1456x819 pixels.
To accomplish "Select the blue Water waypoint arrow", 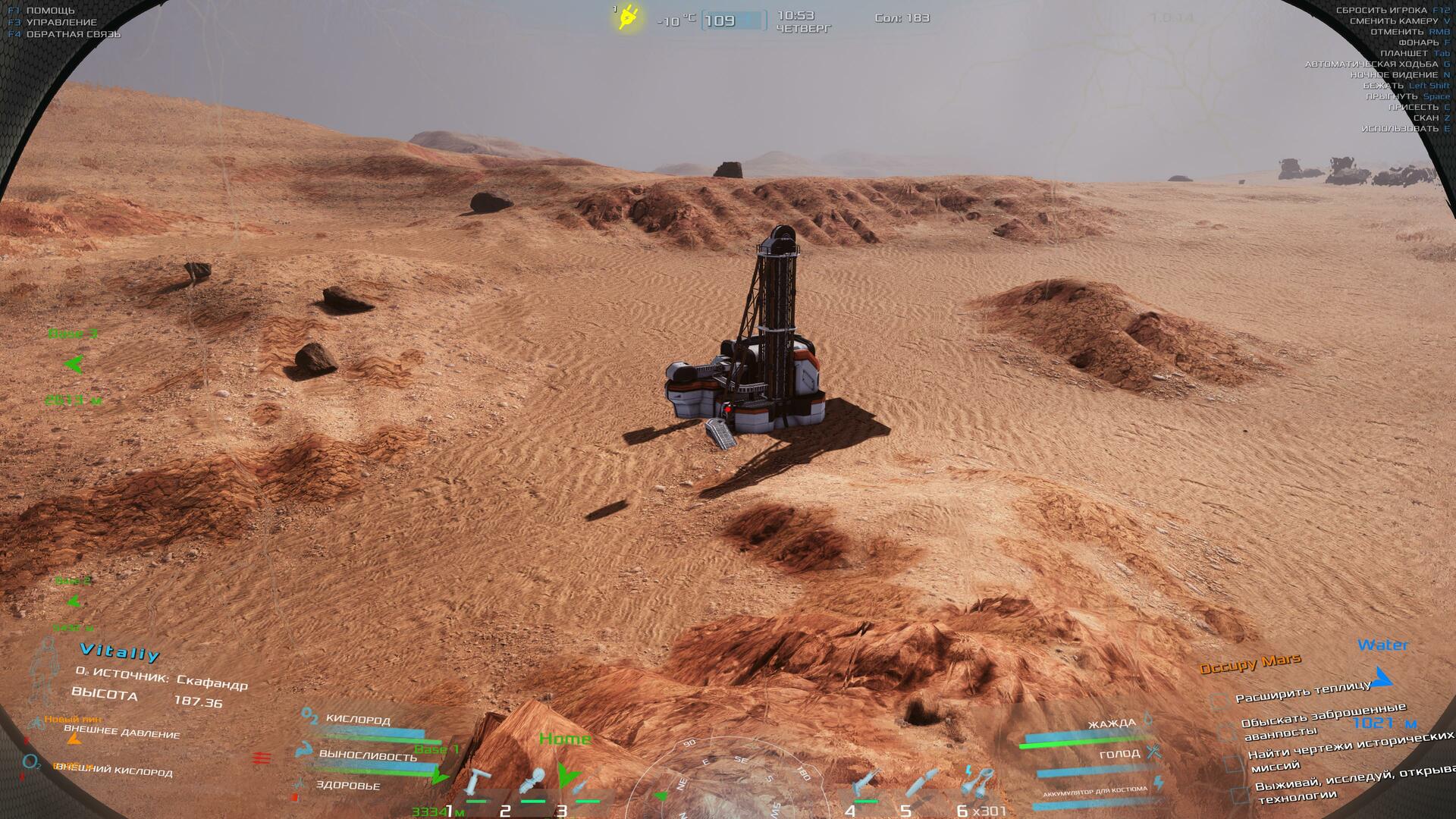I will coord(1382,676).
